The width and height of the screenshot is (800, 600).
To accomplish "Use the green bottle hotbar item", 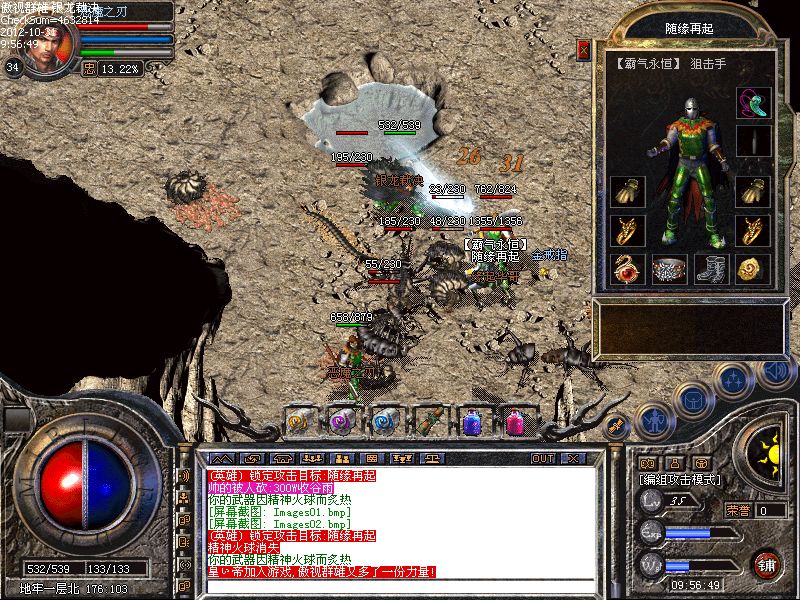I will pyautogui.click(x=429, y=421).
